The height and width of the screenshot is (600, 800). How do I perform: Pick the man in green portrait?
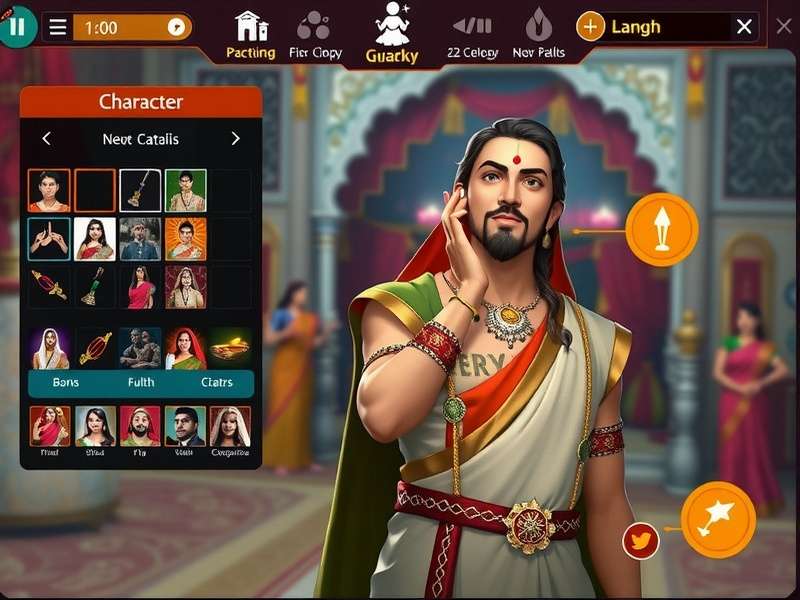[x=186, y=190]
